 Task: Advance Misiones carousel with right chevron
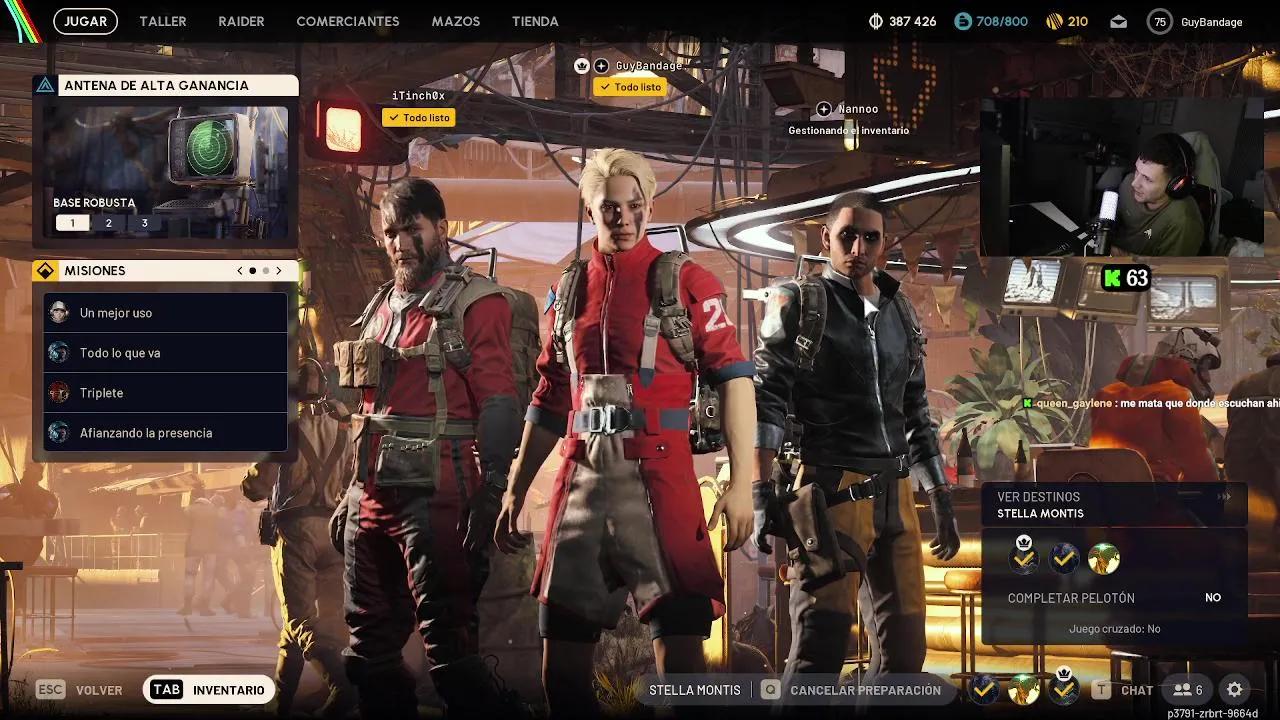click(x=279, y=270)
